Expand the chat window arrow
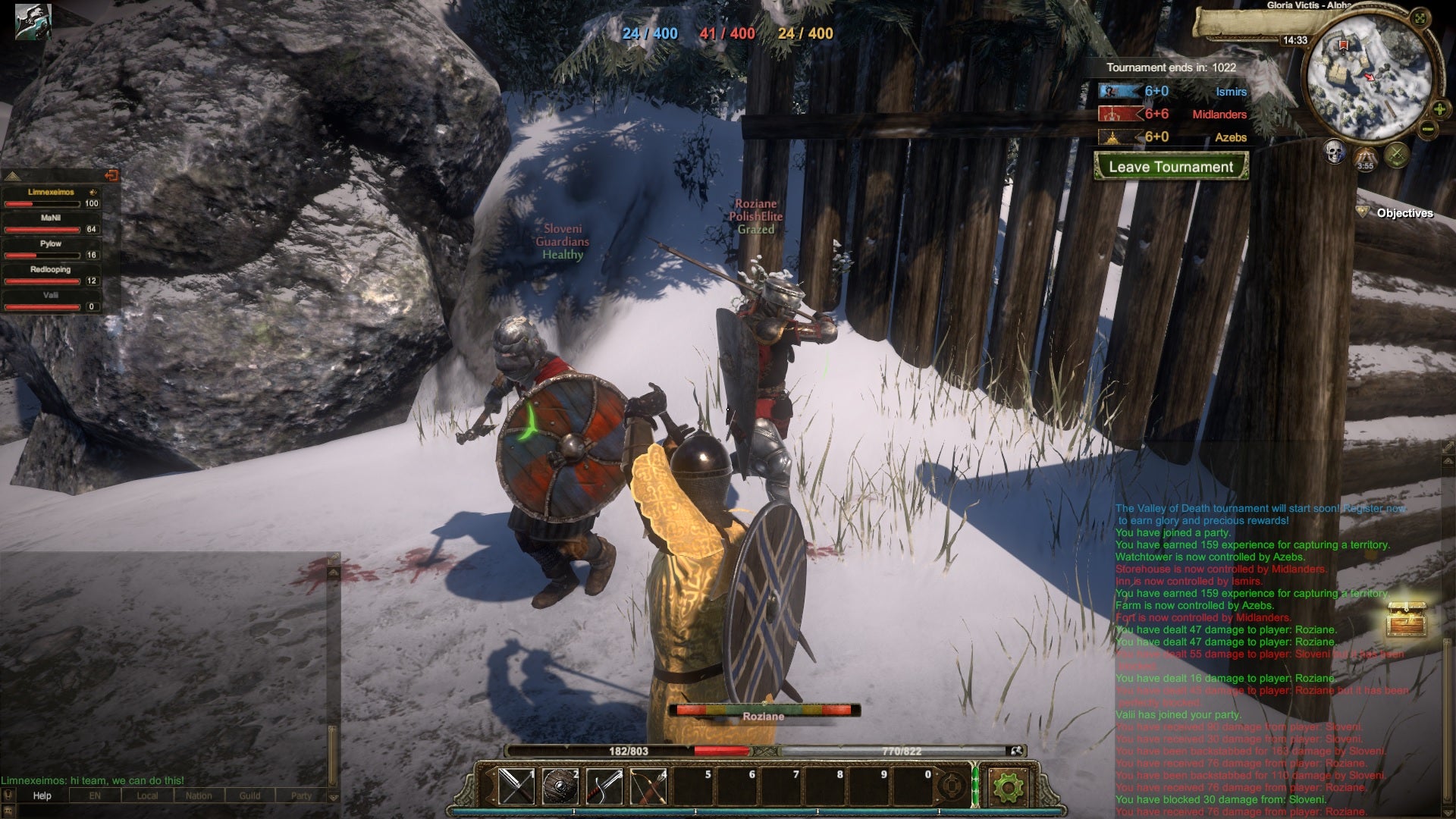Screen dimensions: 1456x819 click(x=333, y=573)
